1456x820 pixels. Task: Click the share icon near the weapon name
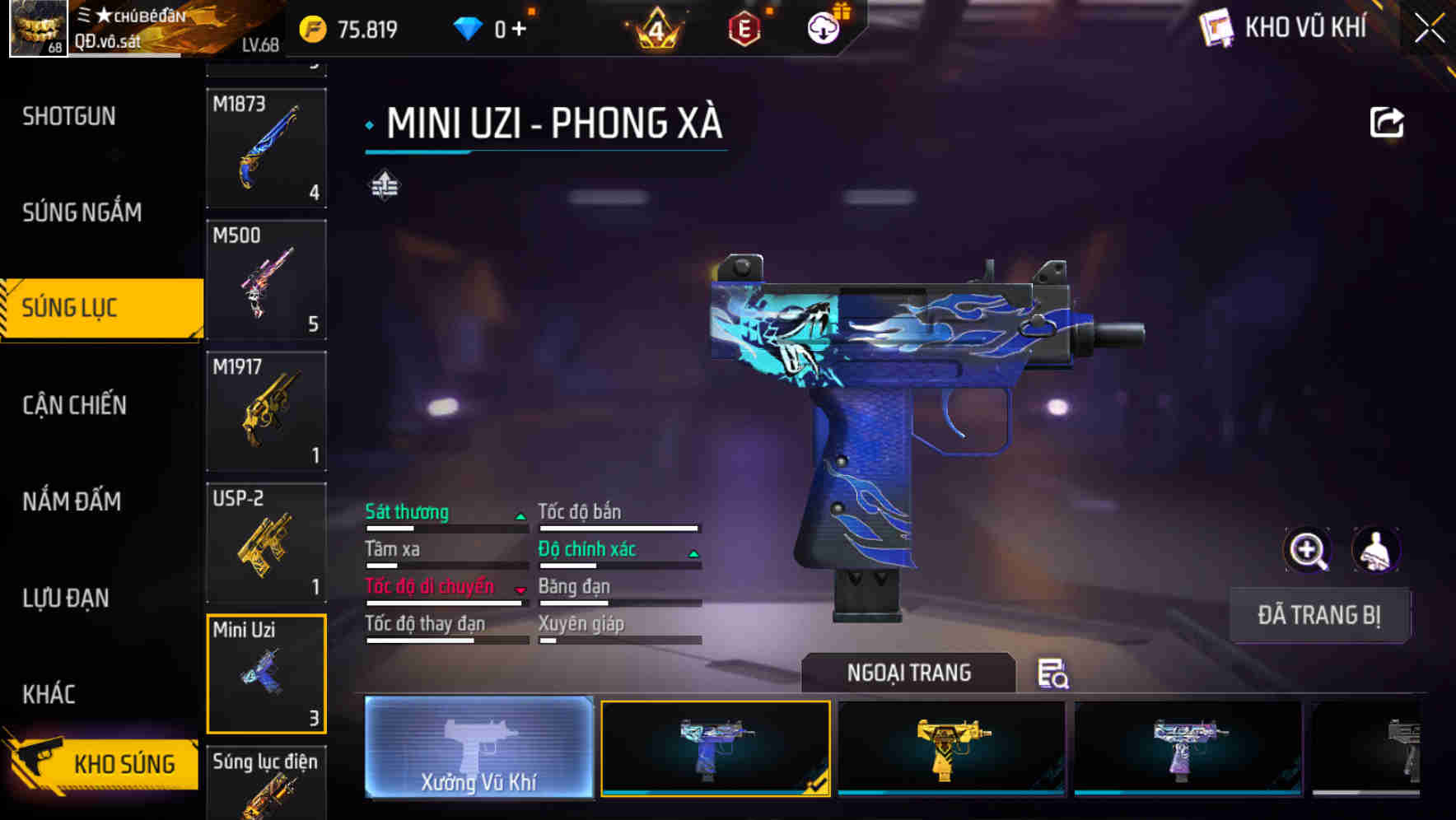[x=1386, y=122]
